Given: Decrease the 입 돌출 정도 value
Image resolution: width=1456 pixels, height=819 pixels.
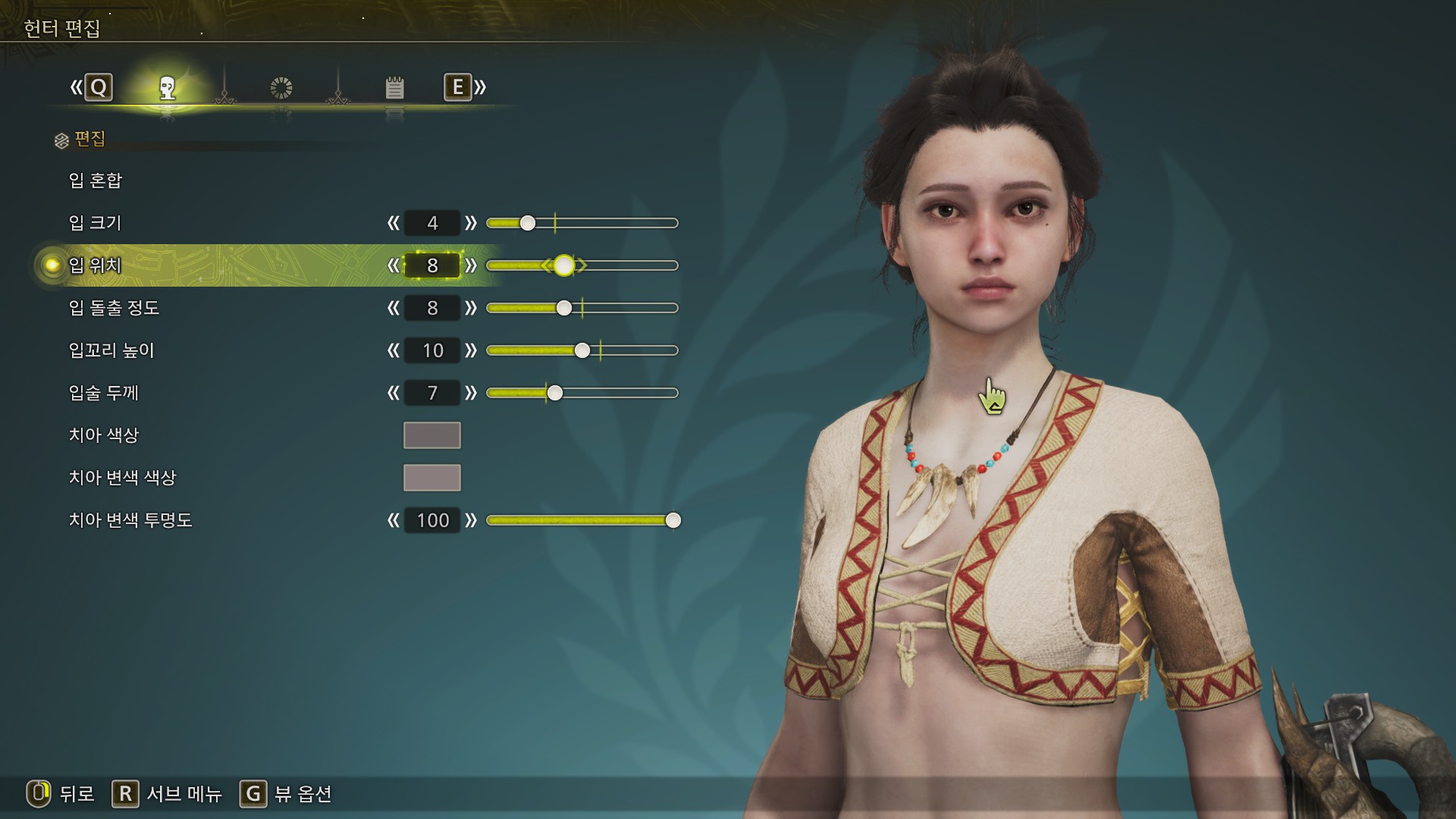Looking at the screenshot, I should (x=393, y=308).
